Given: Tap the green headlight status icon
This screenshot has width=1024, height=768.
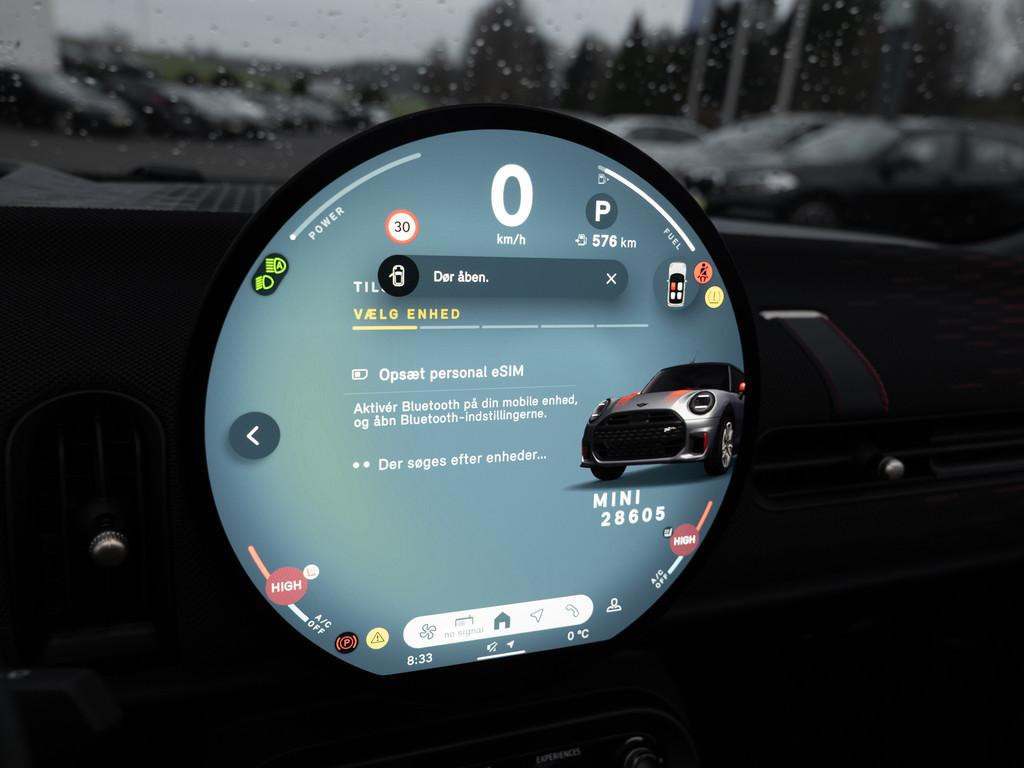Looking at the screenshot, I should tap(270, 273).
